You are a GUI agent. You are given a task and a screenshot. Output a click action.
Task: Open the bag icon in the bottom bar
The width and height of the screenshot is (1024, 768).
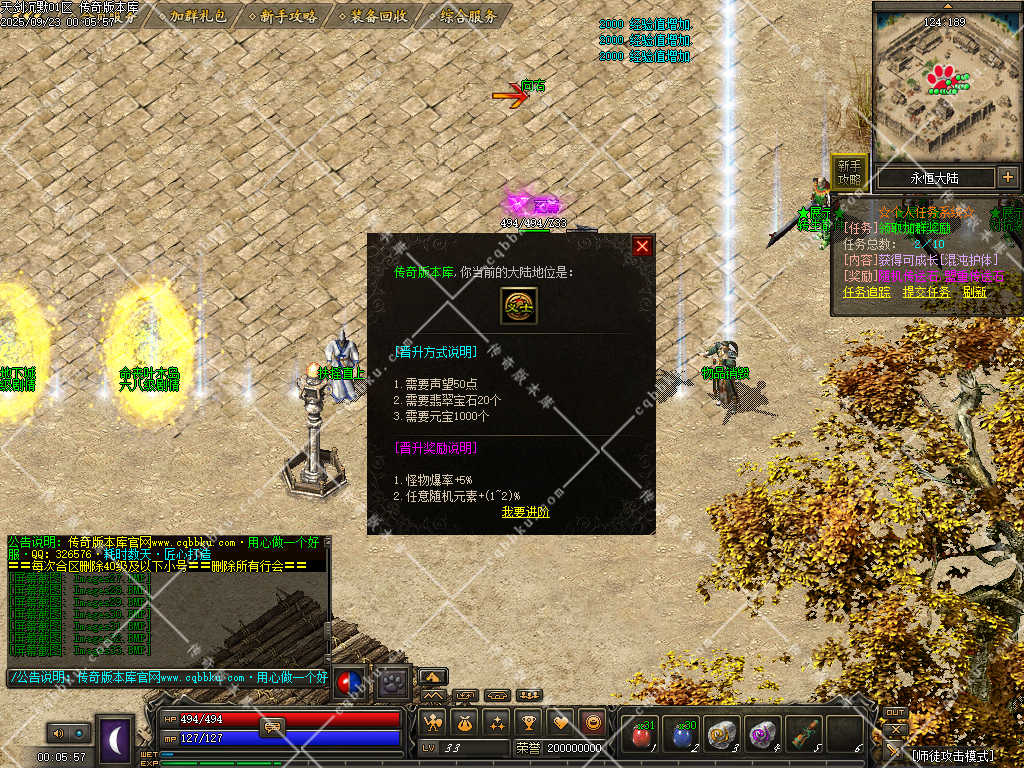click(x=464, y=722)
